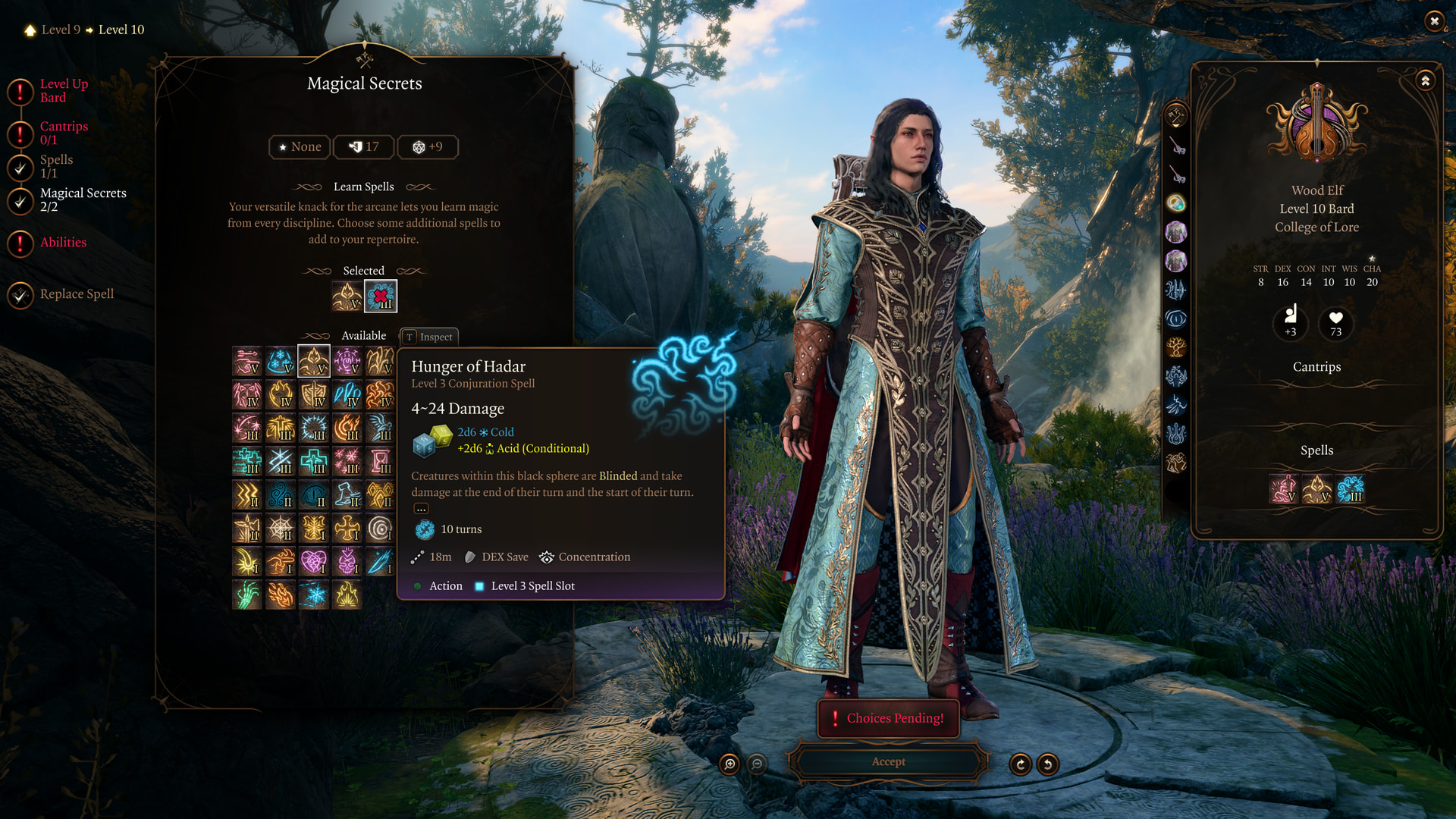The image size is (1456, 819).
Task: Open the Abilities step
Action: click(62, 243)
